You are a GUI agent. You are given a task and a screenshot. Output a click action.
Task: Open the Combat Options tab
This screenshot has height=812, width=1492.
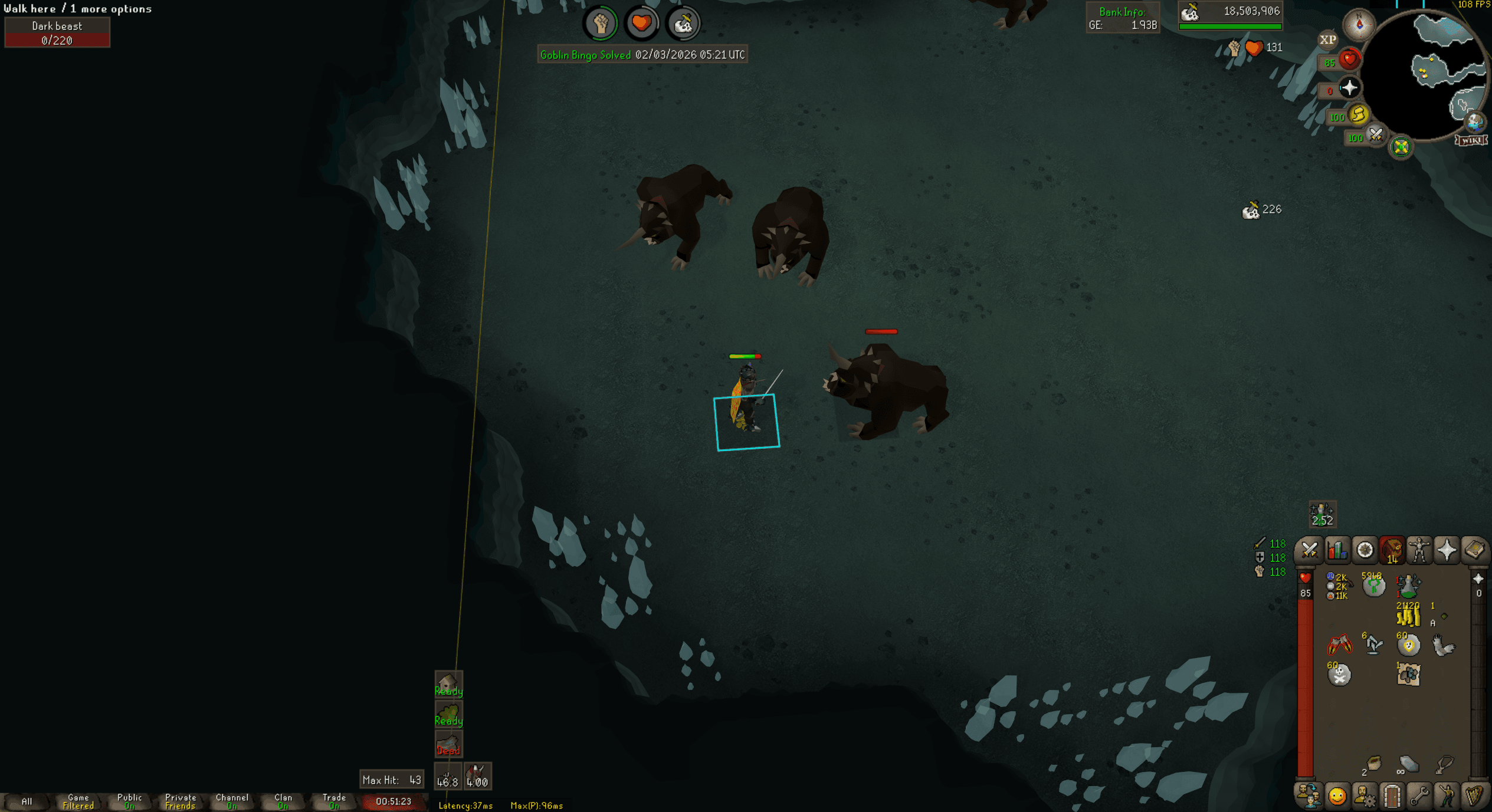click(x=1309, y=550)
